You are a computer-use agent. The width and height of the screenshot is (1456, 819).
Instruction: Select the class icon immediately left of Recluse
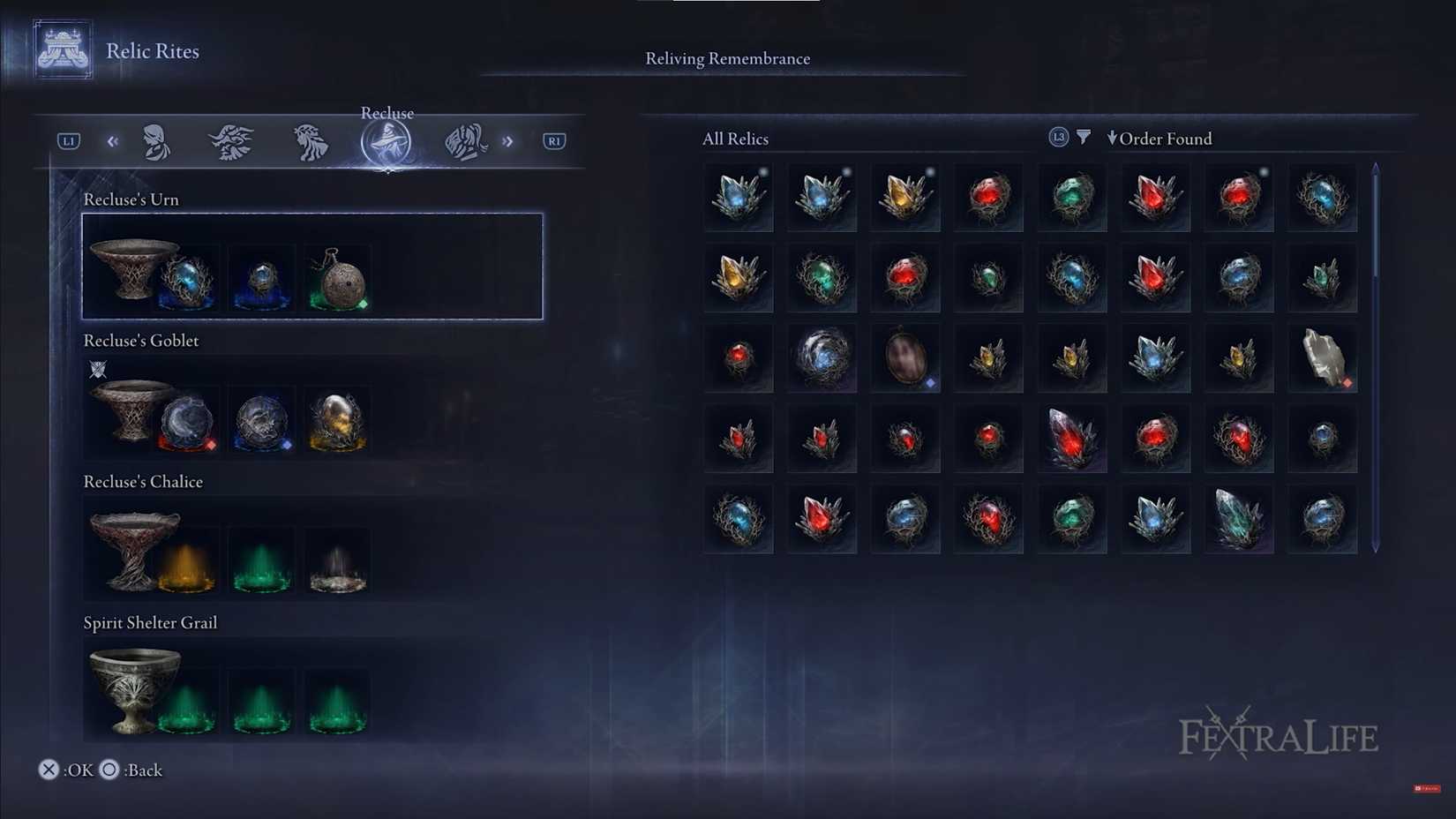309,141
